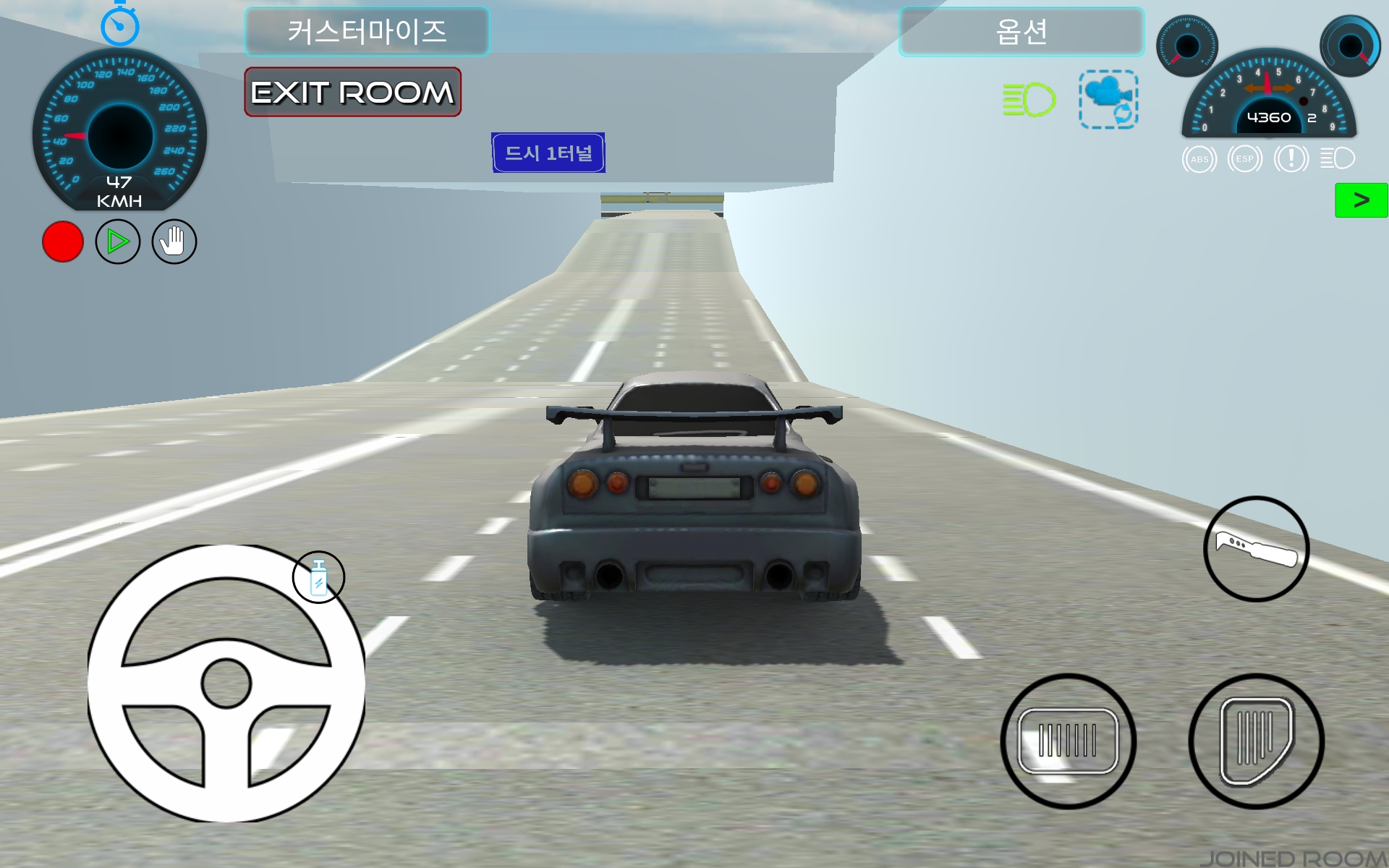Tap the green play triangle button

118,242
